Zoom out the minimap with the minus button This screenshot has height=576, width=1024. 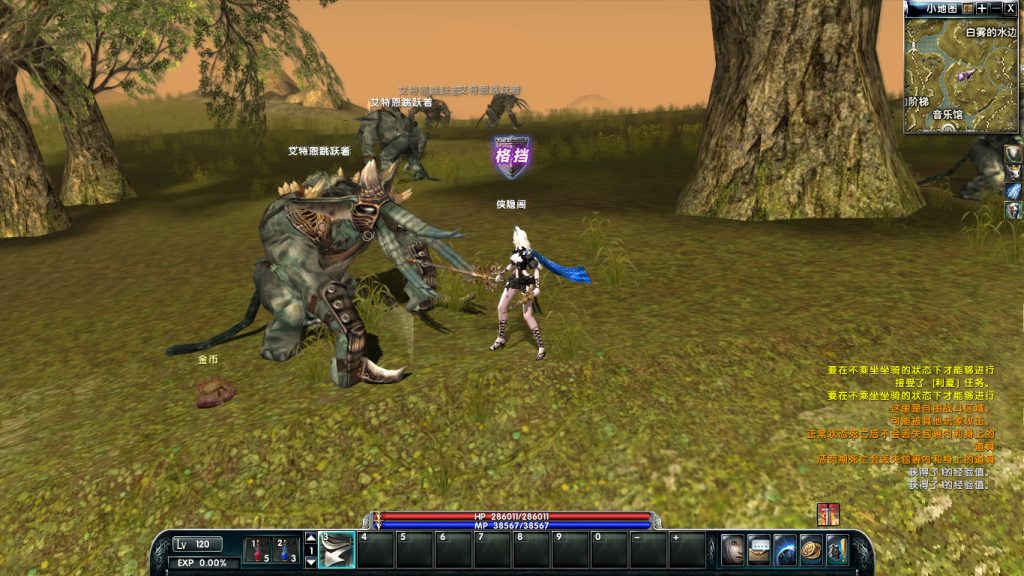click(995, 8)
